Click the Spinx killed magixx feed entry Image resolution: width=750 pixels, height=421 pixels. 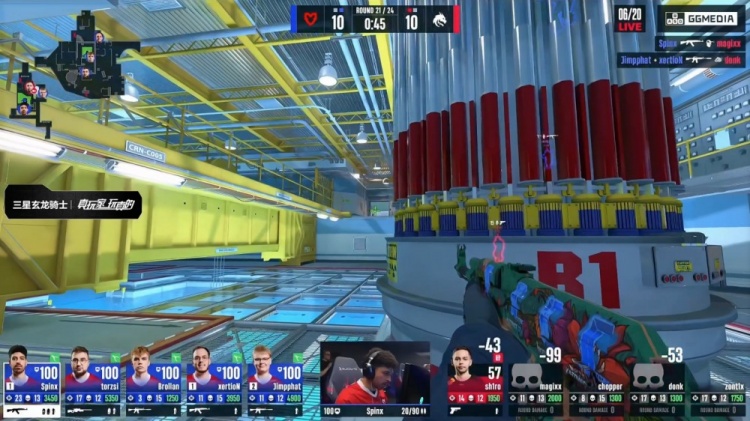point(698,44)
